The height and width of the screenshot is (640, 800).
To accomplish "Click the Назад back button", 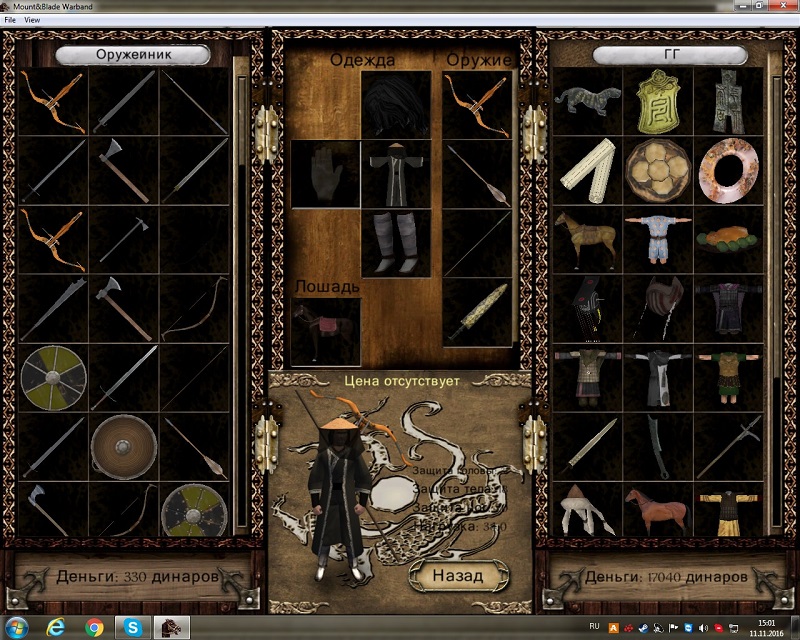I will 458,575.
